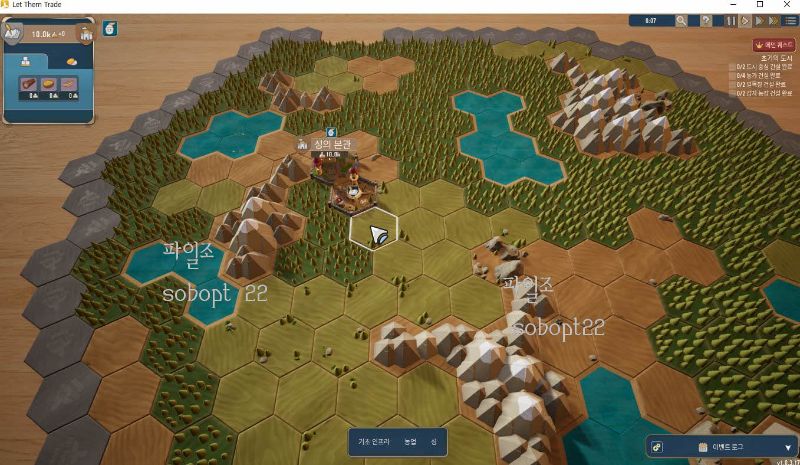Open the castle city overview icon
The width and height of the screenshot is (800, 465).
click(x=86, y=33)
